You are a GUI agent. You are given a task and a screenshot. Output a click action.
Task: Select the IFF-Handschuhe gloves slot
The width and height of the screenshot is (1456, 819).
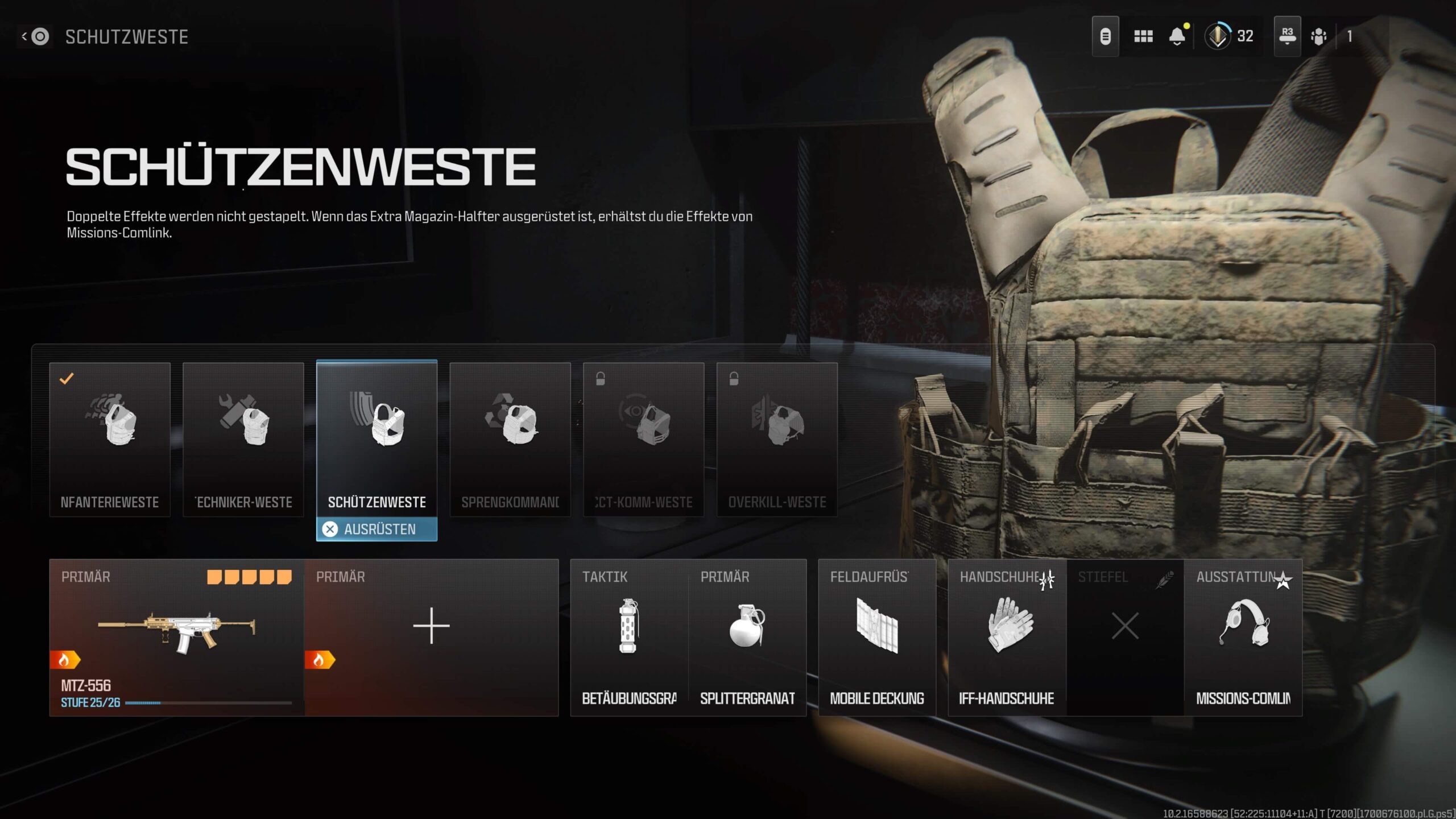1007,637
